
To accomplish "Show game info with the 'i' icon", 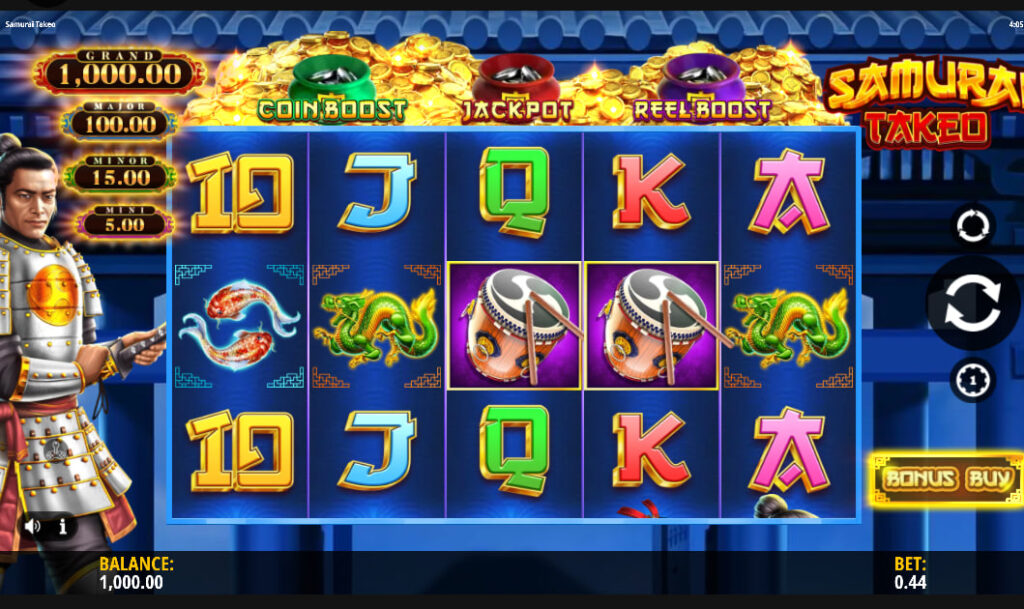I will 62,525.
